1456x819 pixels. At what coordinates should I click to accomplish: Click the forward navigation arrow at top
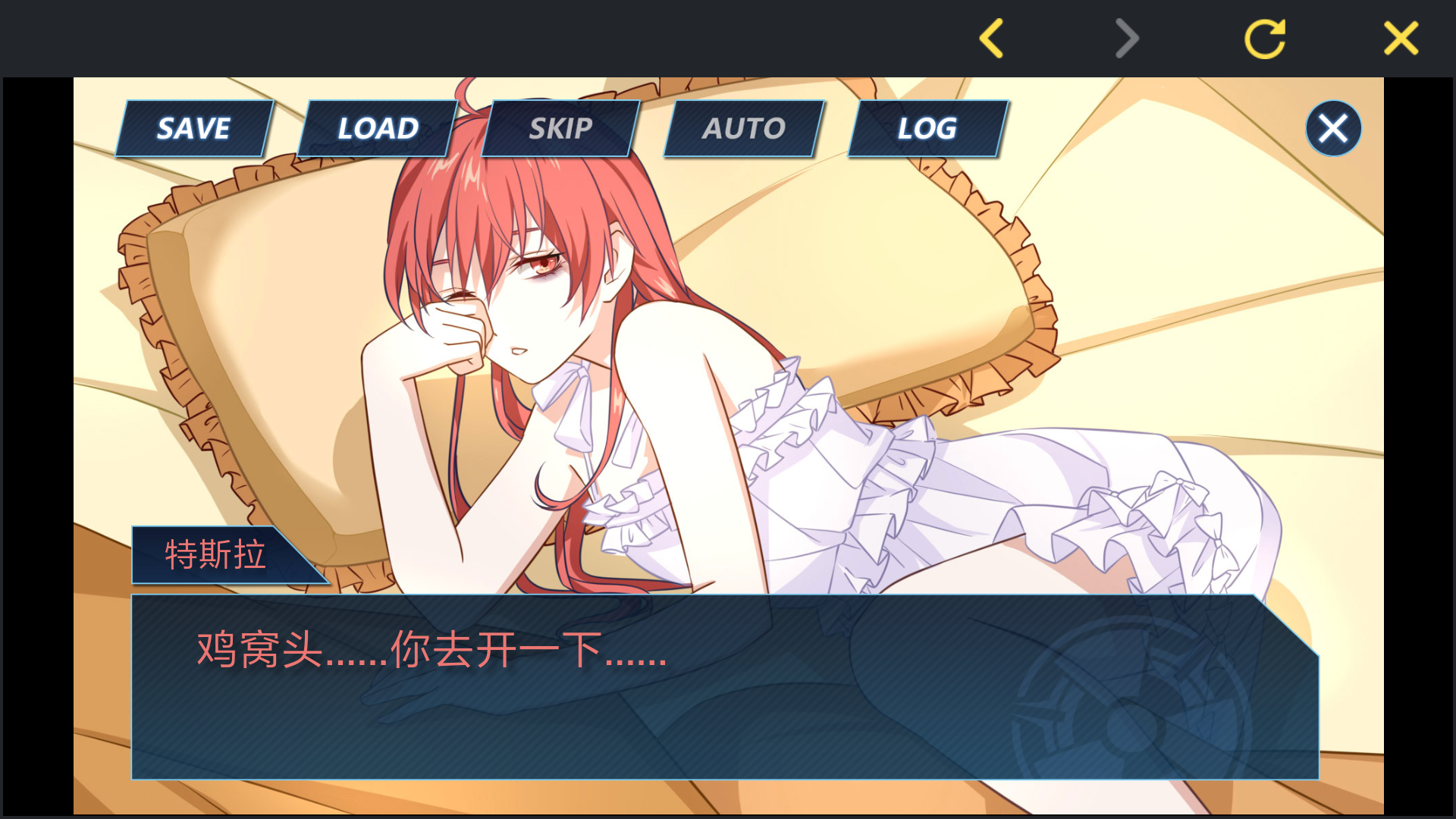point(1125,38)
